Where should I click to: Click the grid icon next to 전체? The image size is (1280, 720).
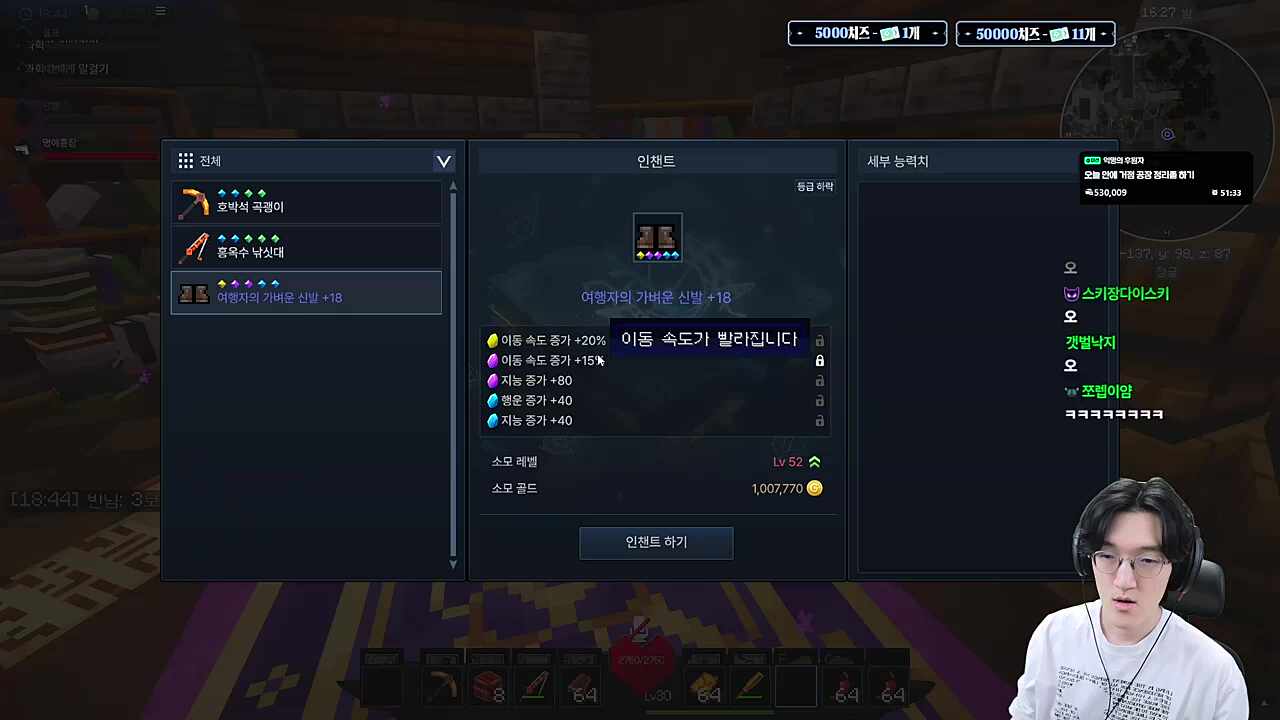[x=185, y=160]
